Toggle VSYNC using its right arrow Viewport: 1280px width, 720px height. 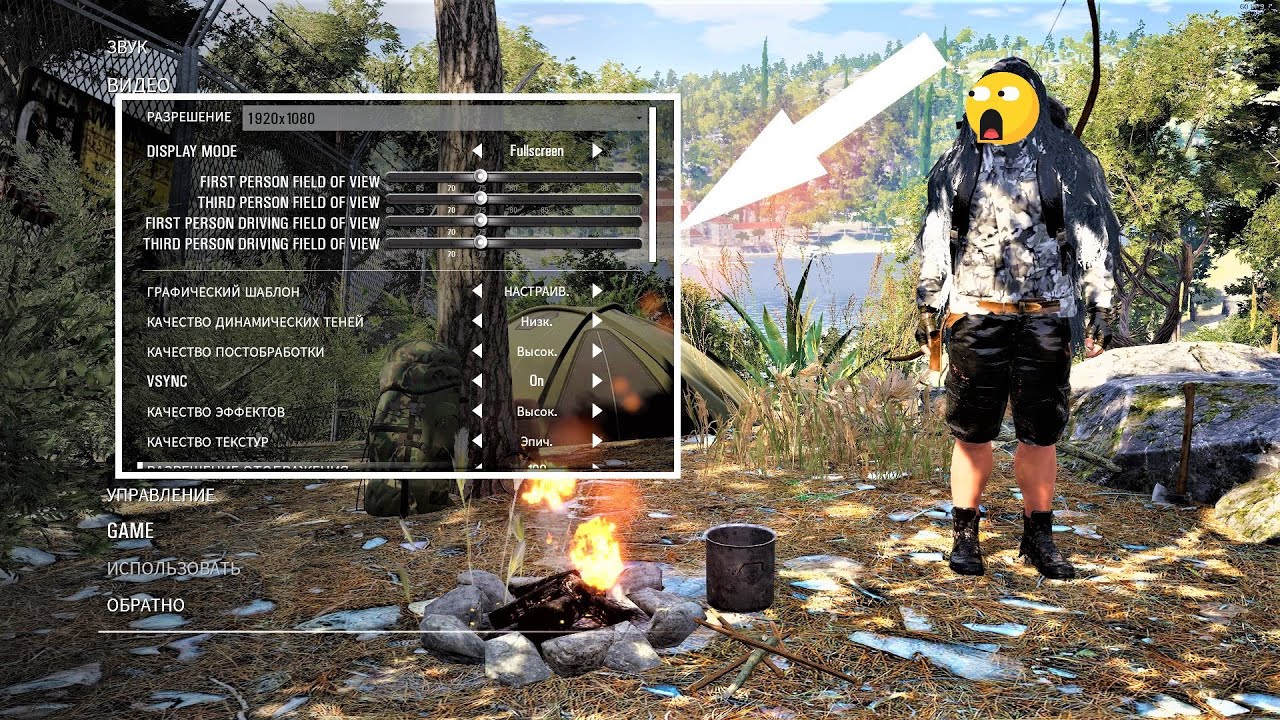(x=597, y=381)
